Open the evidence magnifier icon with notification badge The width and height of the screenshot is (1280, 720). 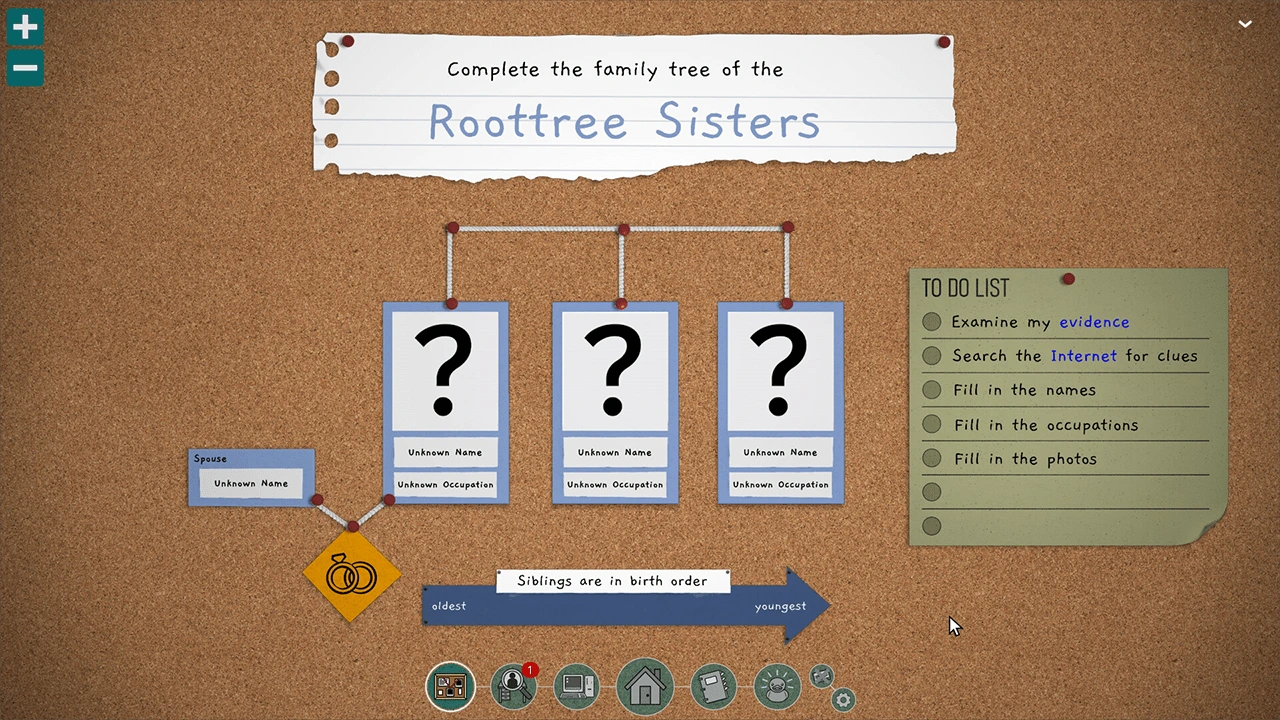tap(513, 685)
